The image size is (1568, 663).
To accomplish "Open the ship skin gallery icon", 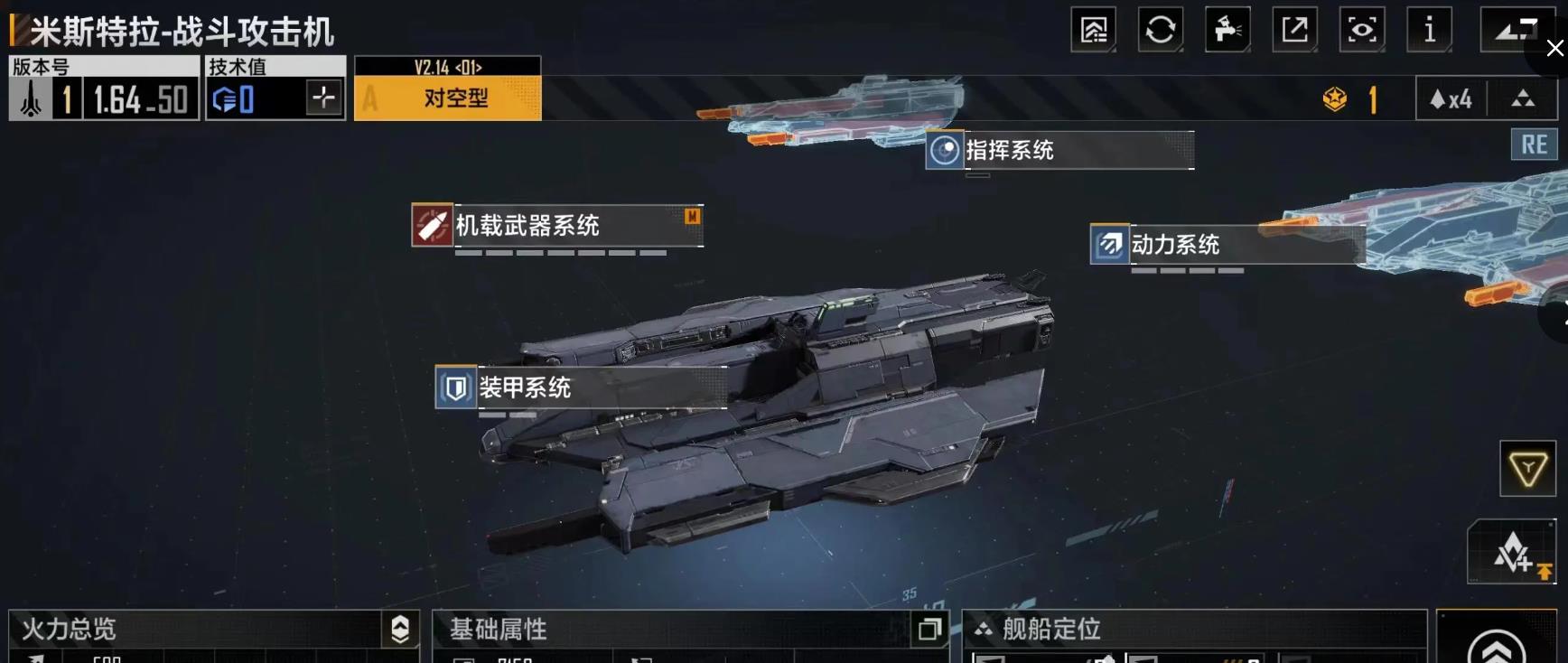I will pos(1093,29).
